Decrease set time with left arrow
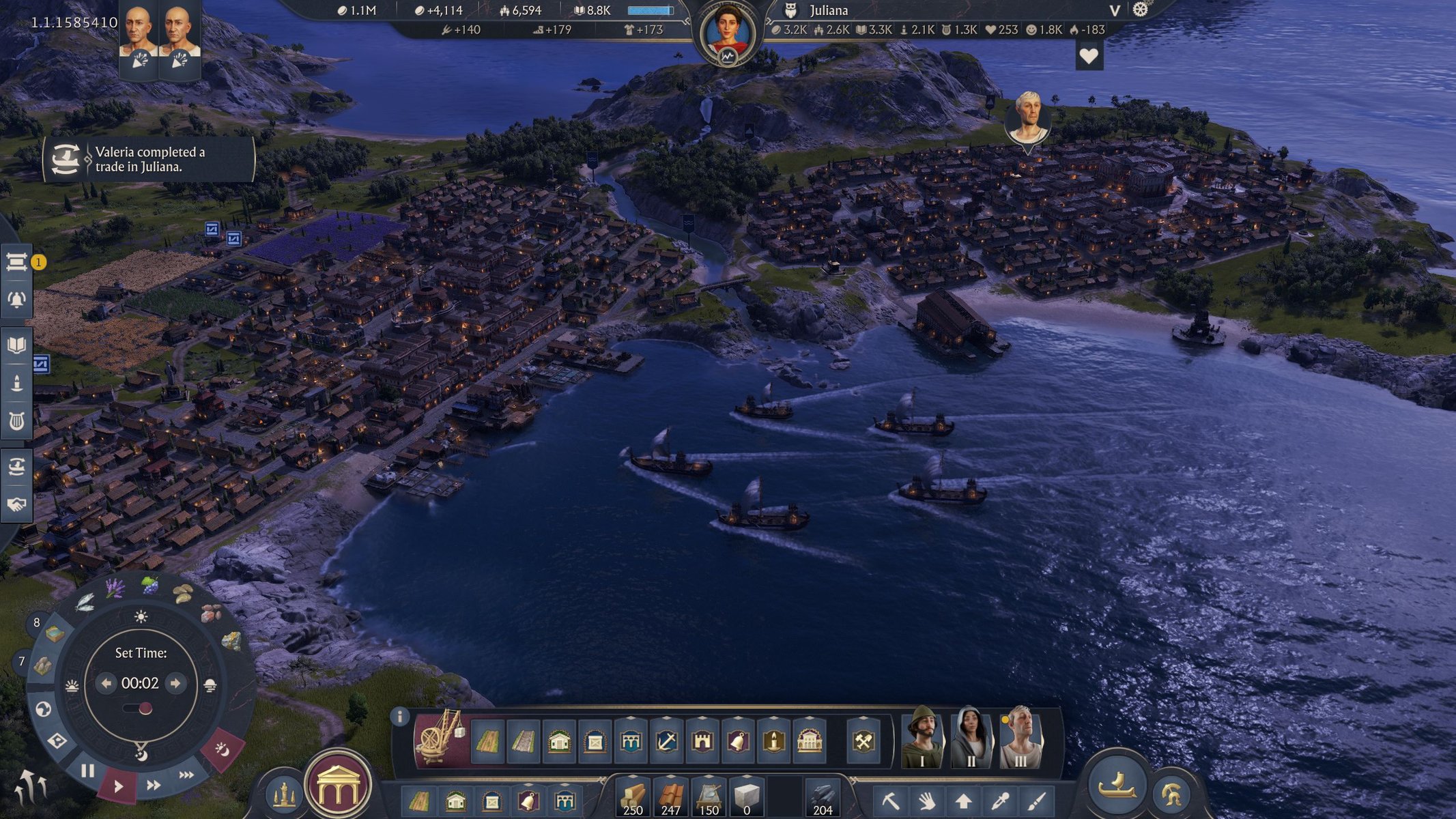The height and width of the screenshot is (819, 1456). pyautogui.click(x=106, y=683)
